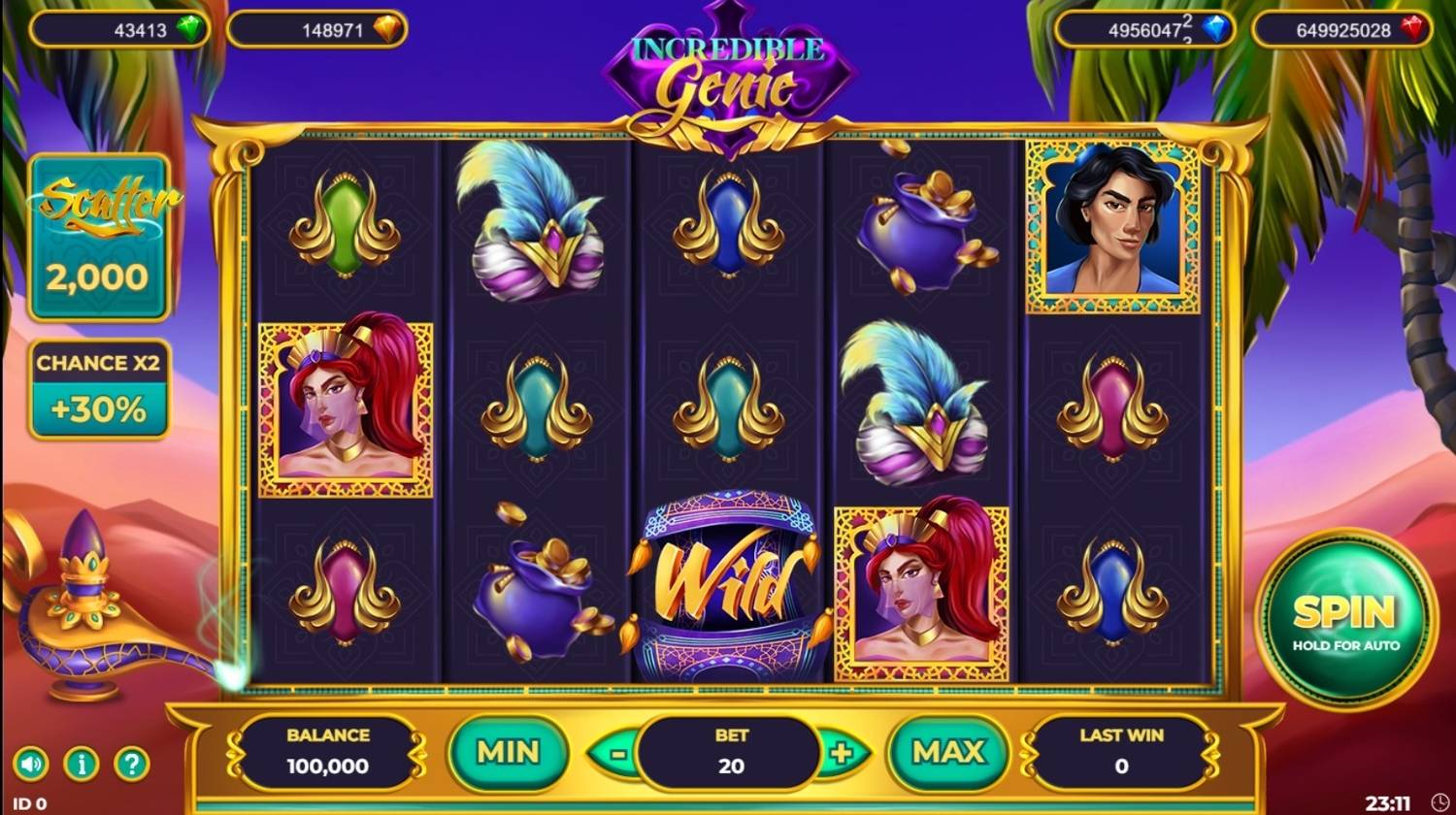Image resolution: width=1456 pixels, height=815 pixels.
Task: Click the blue diamond counter
Action: (1145, 29)
